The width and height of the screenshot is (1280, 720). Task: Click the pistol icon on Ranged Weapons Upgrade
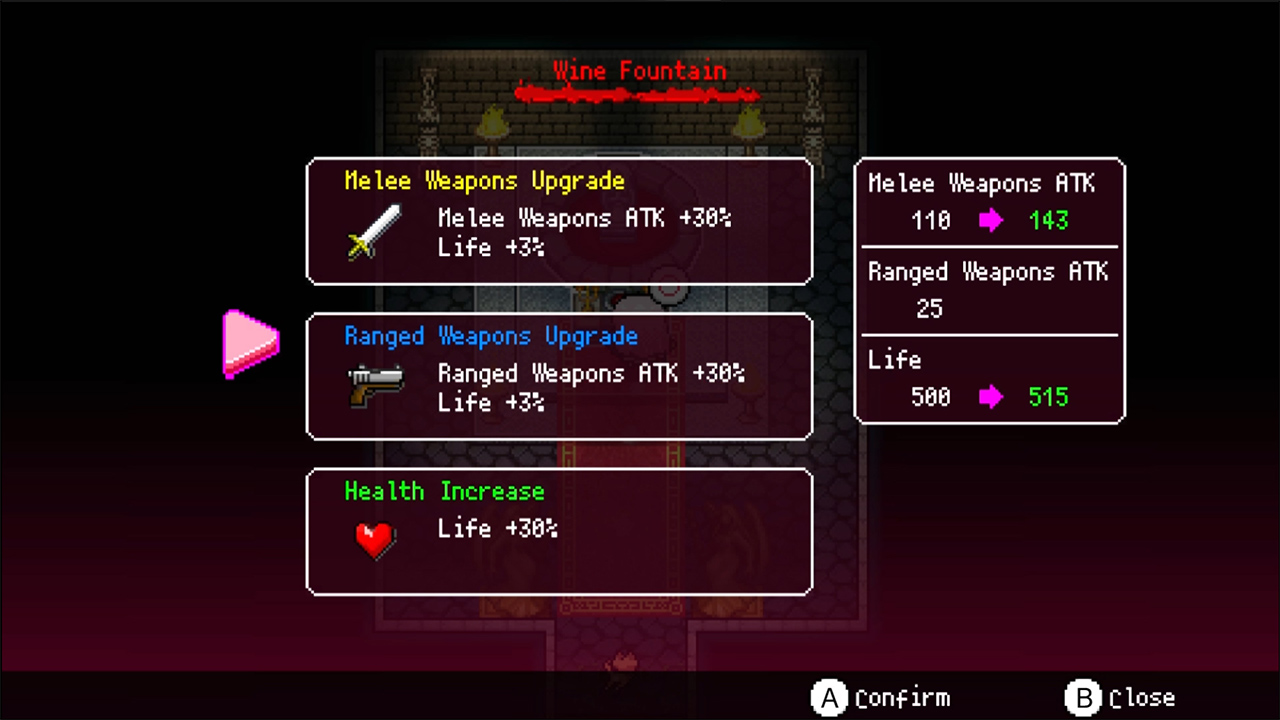click(x=376, y=381)
